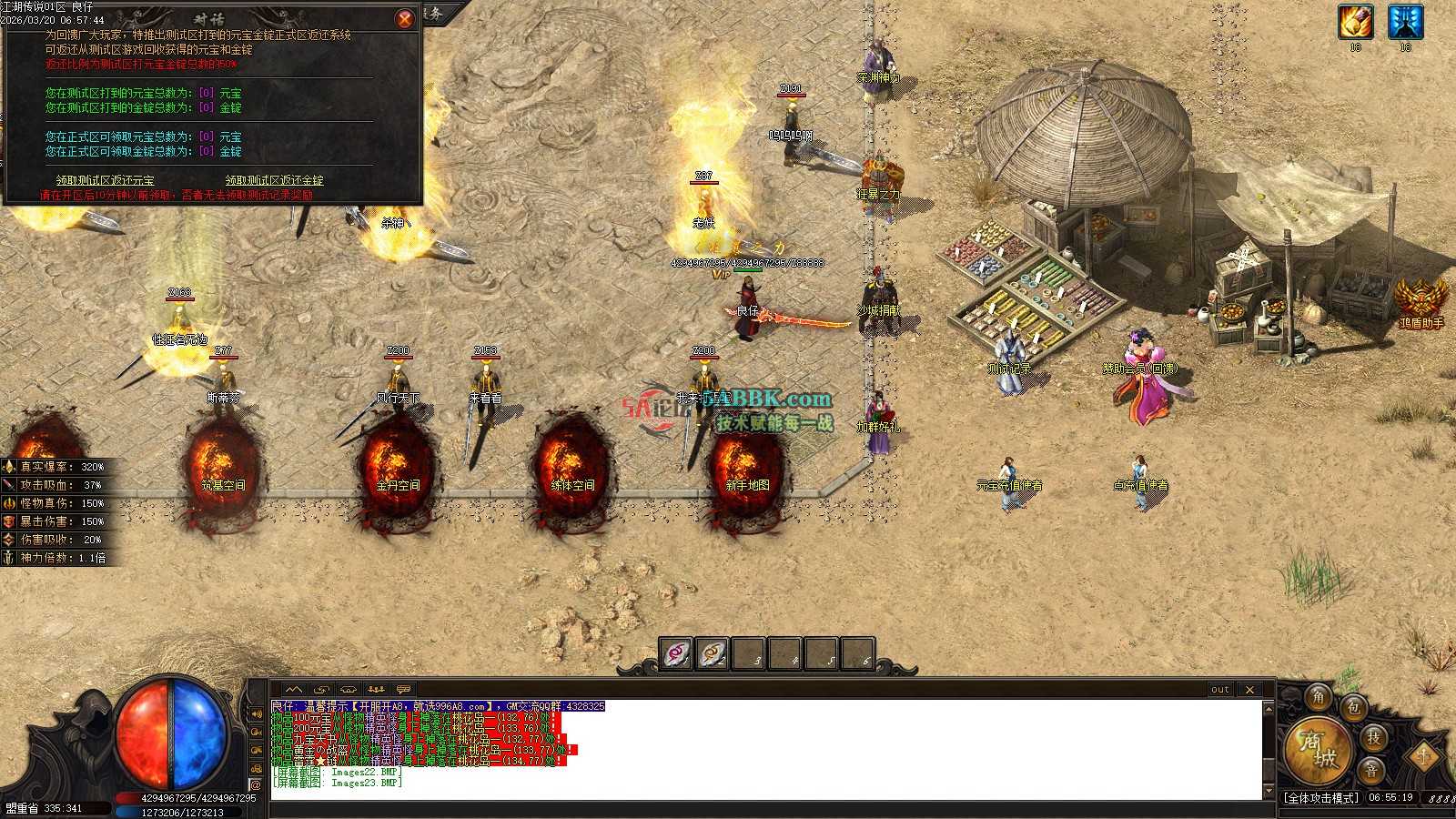Open the bag with 包 button
The image size is (1456, 819).
pyautogui.click(x=1353, y=707)
